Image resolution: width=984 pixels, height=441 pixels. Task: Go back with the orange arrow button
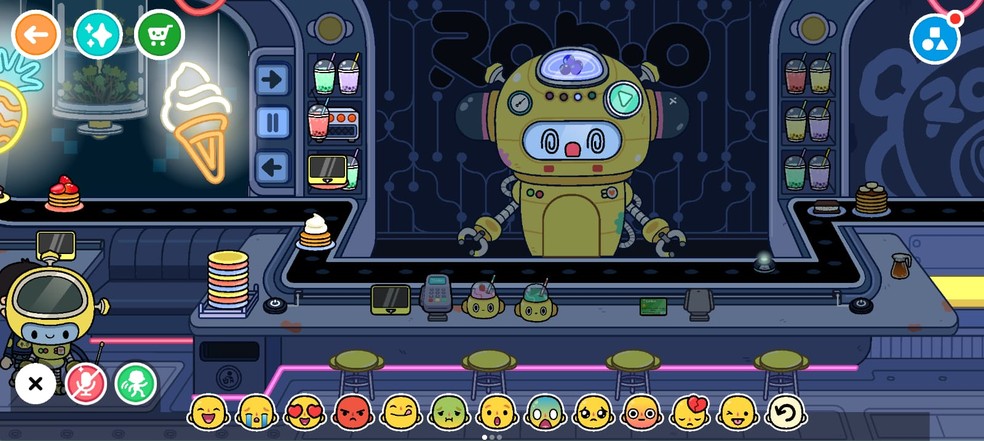coord(36,35)
